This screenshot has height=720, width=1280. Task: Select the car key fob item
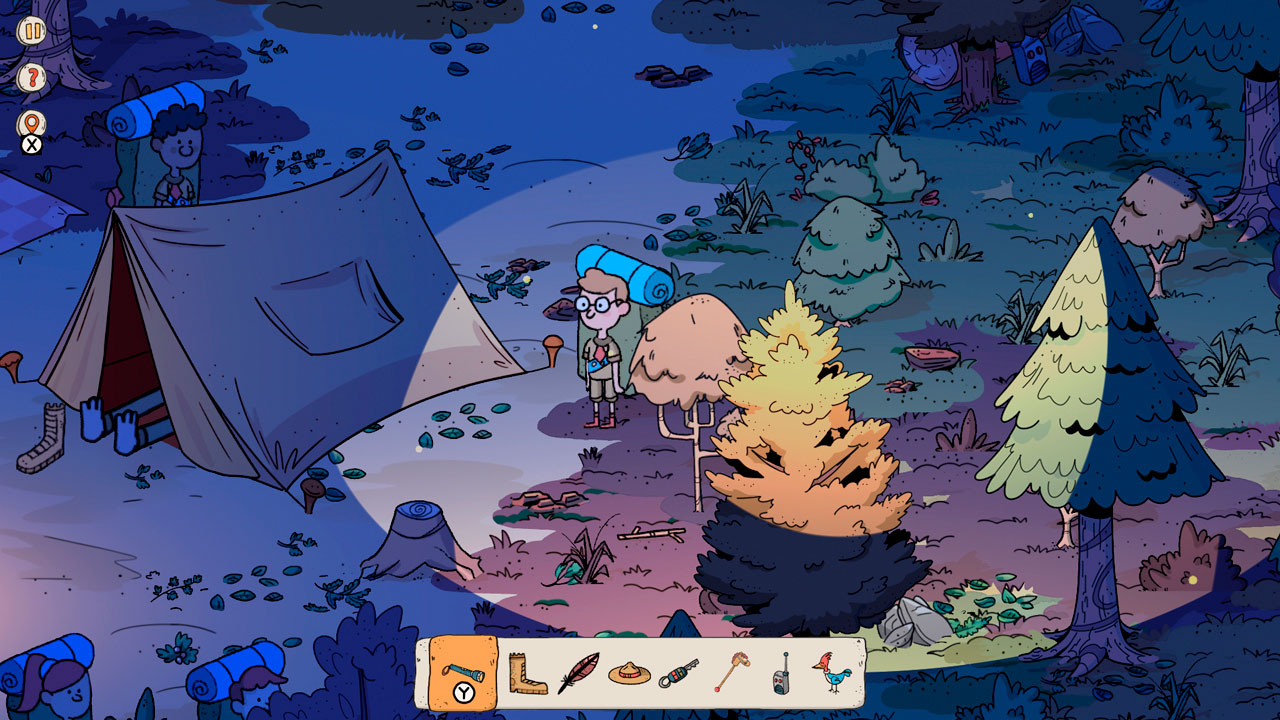coord(679,673)
